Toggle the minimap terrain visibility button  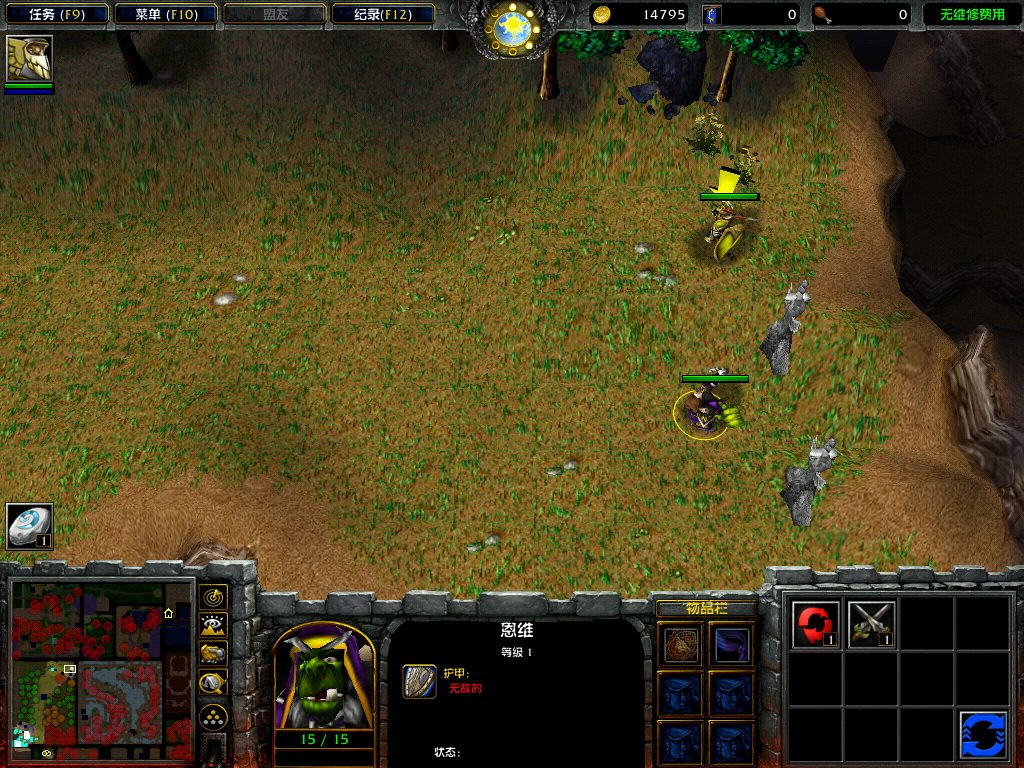pyautogui.click(x=213, y=626)
